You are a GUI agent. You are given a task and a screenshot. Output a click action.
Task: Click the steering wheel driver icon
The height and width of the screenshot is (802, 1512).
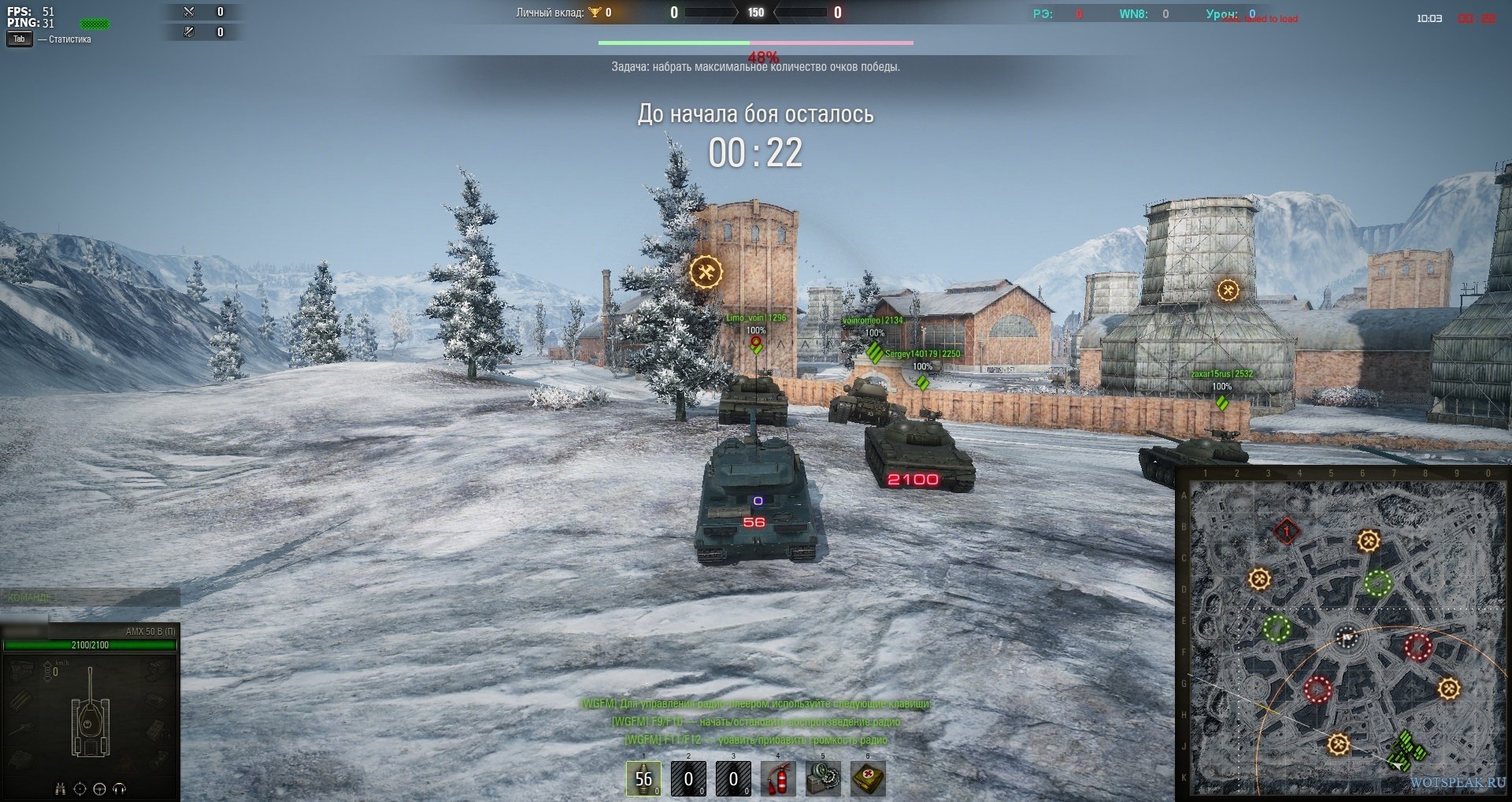[100, 789]
